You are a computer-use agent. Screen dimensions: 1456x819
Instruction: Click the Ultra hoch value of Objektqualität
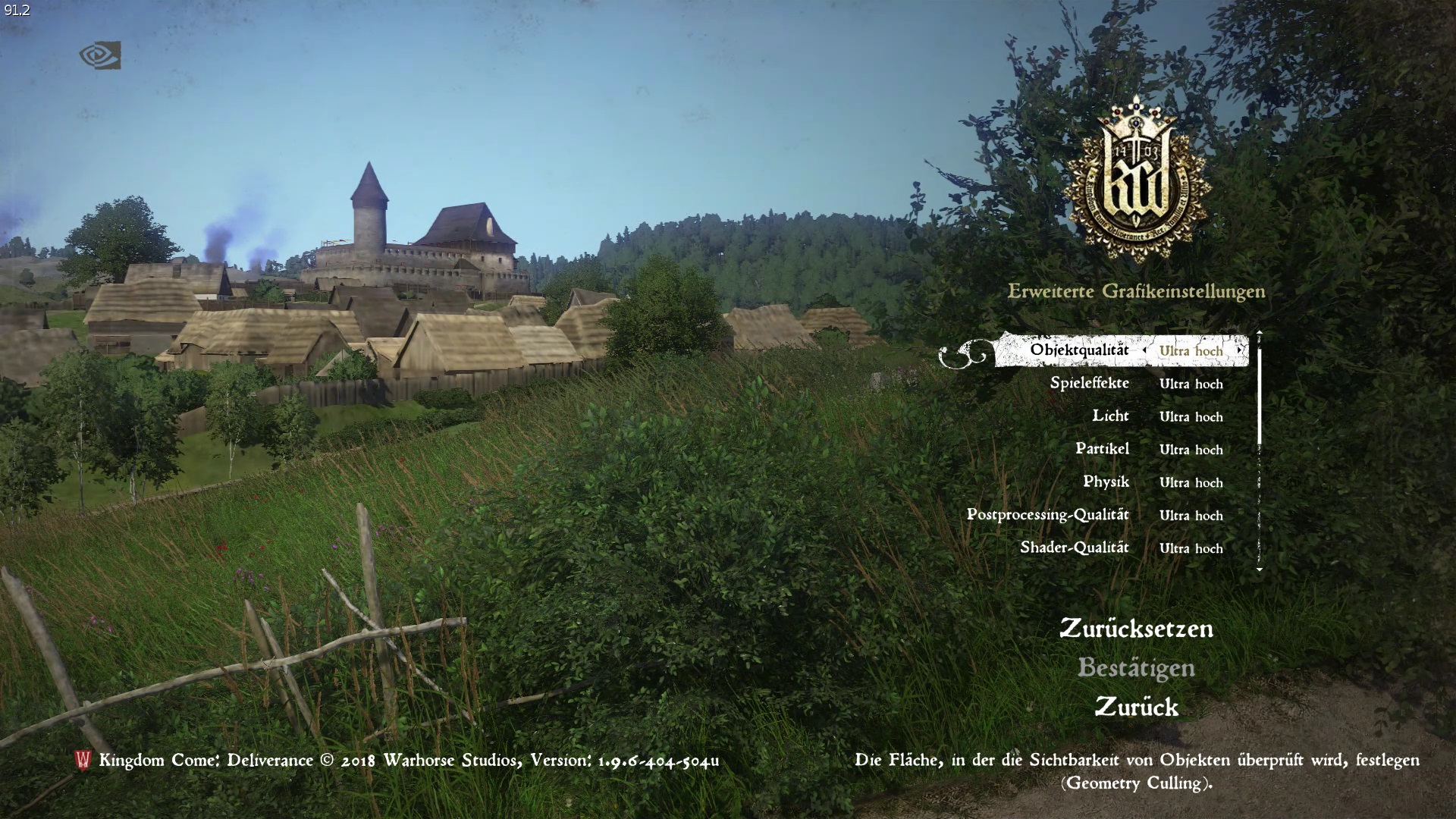pyautogui.click(x=1191, y=351)
